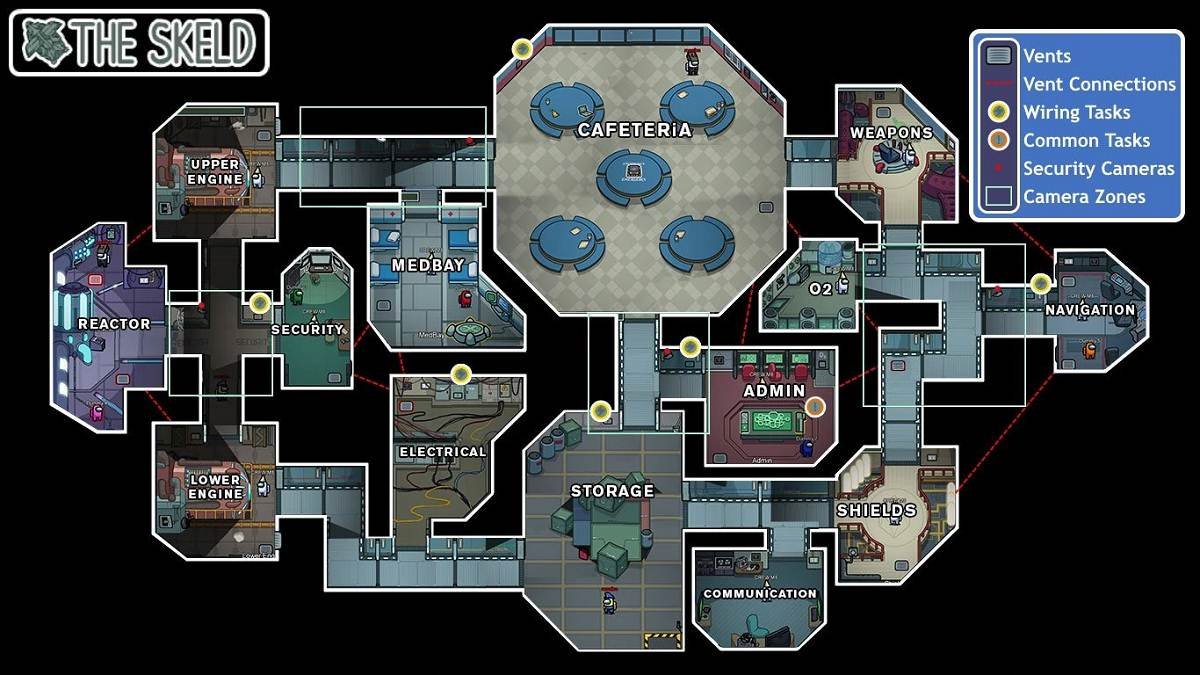This screenshot has height=675, width=1200.
Task: Click the Shields room label
Action: pos(876,510)
